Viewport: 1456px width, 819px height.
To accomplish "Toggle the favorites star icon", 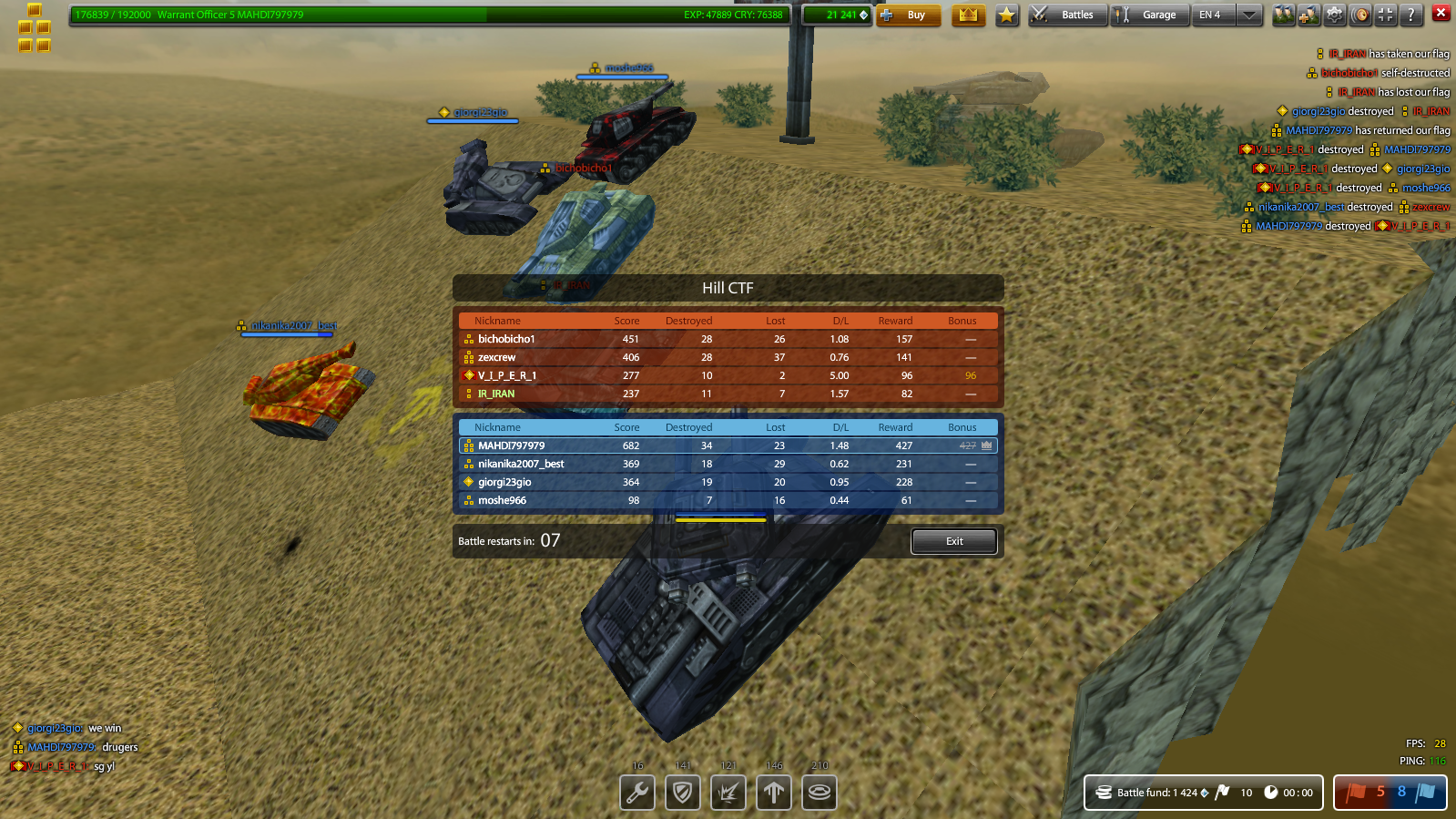I will (x=1006, y=15).
